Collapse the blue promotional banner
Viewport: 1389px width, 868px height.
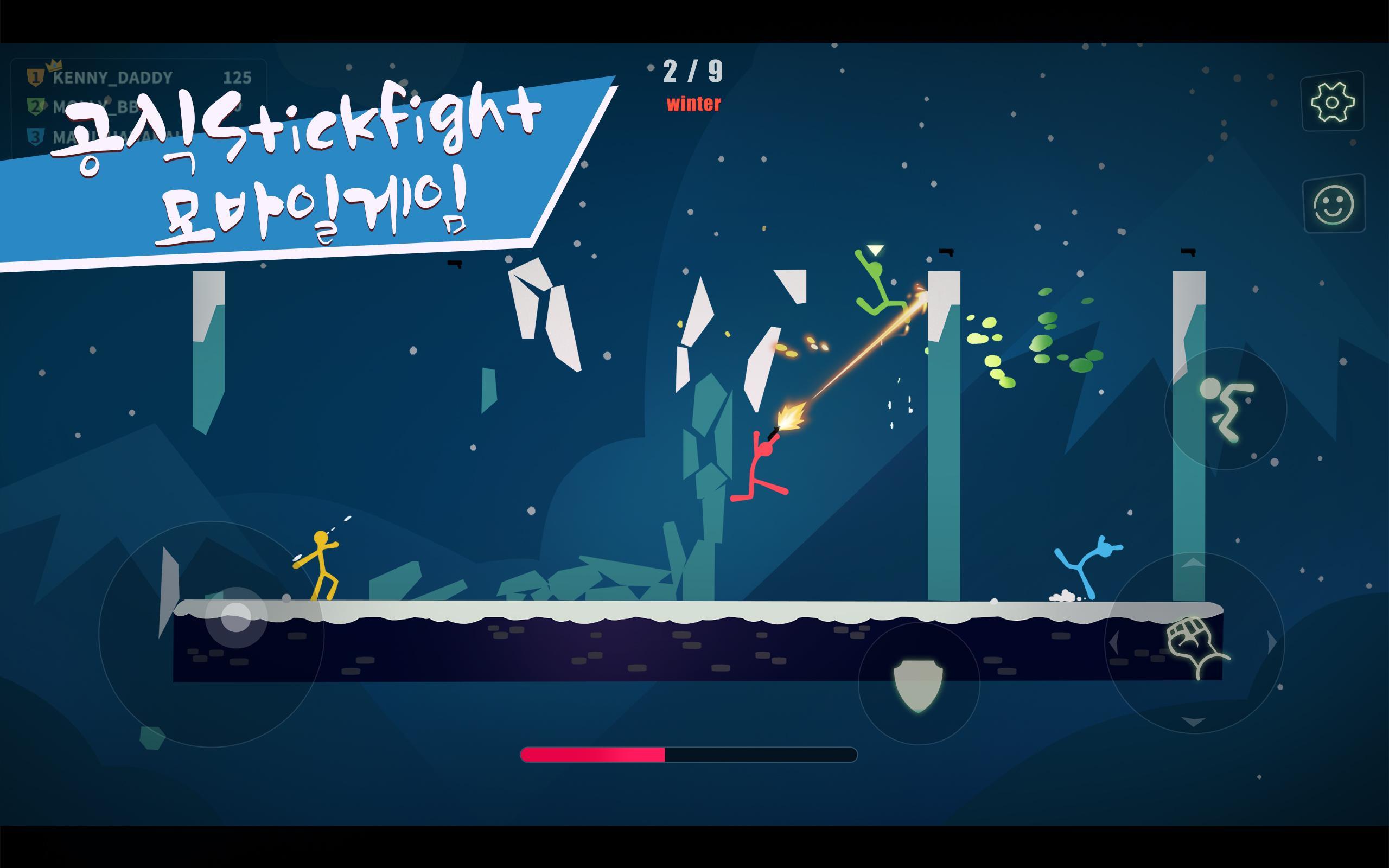[x=287, y=167]
